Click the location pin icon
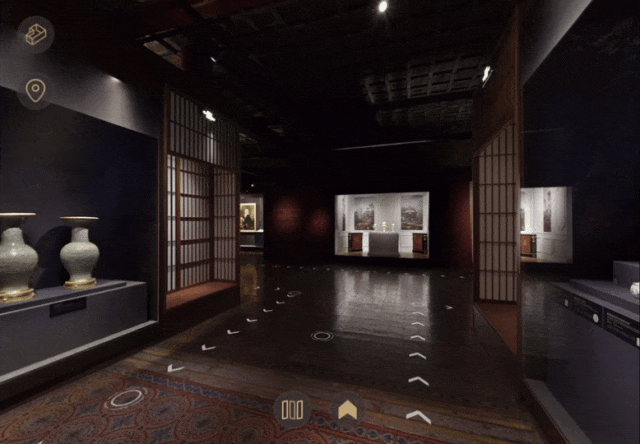The width and height of the screenshot is (640, 444). click(36, 92)
